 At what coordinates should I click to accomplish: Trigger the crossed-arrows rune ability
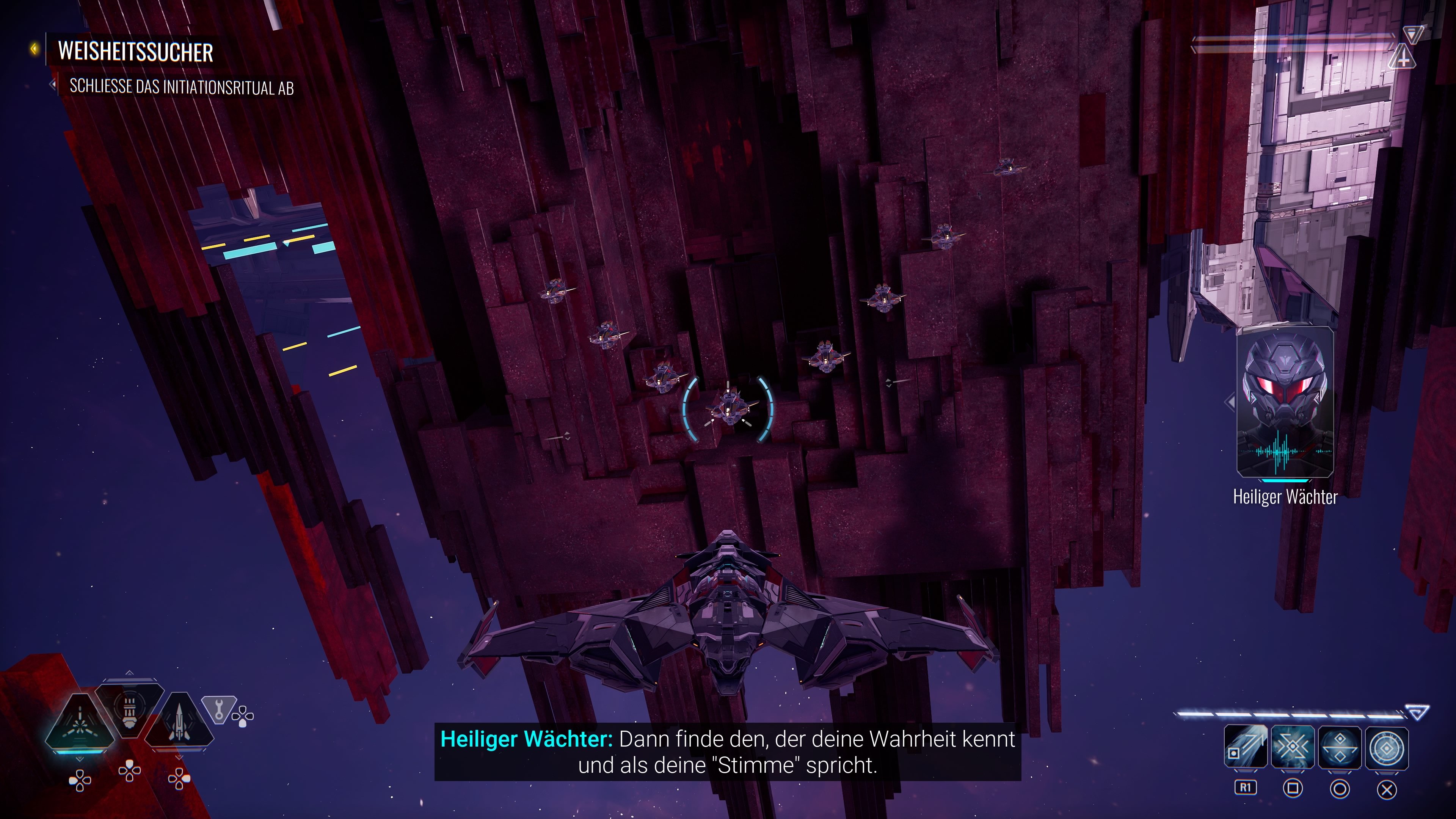pos(1293,747)
